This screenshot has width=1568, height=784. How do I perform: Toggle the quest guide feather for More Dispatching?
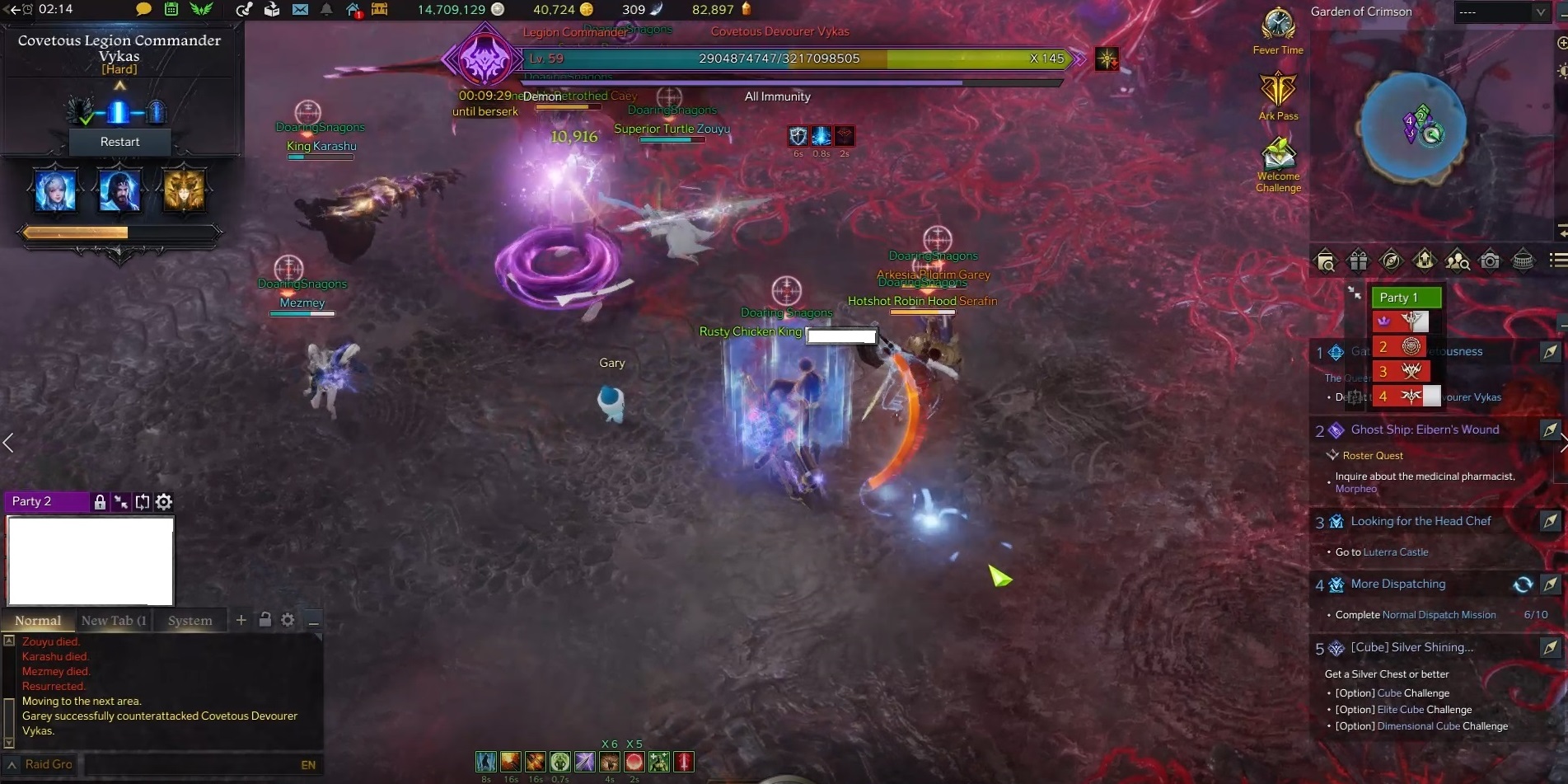point(1552,584)
